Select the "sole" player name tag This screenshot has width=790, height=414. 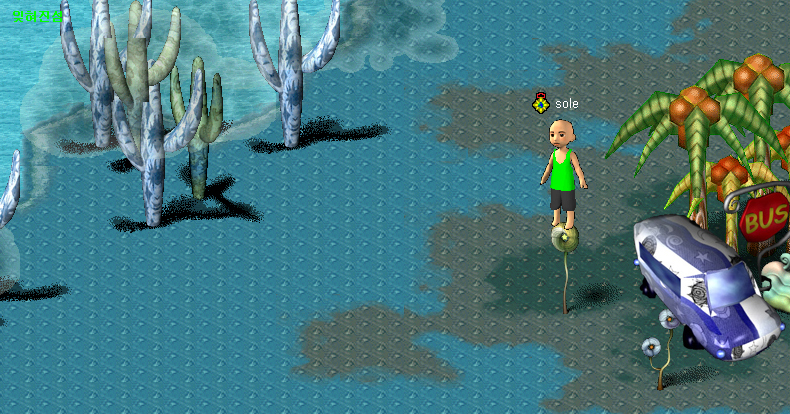[x=567, y=104]
